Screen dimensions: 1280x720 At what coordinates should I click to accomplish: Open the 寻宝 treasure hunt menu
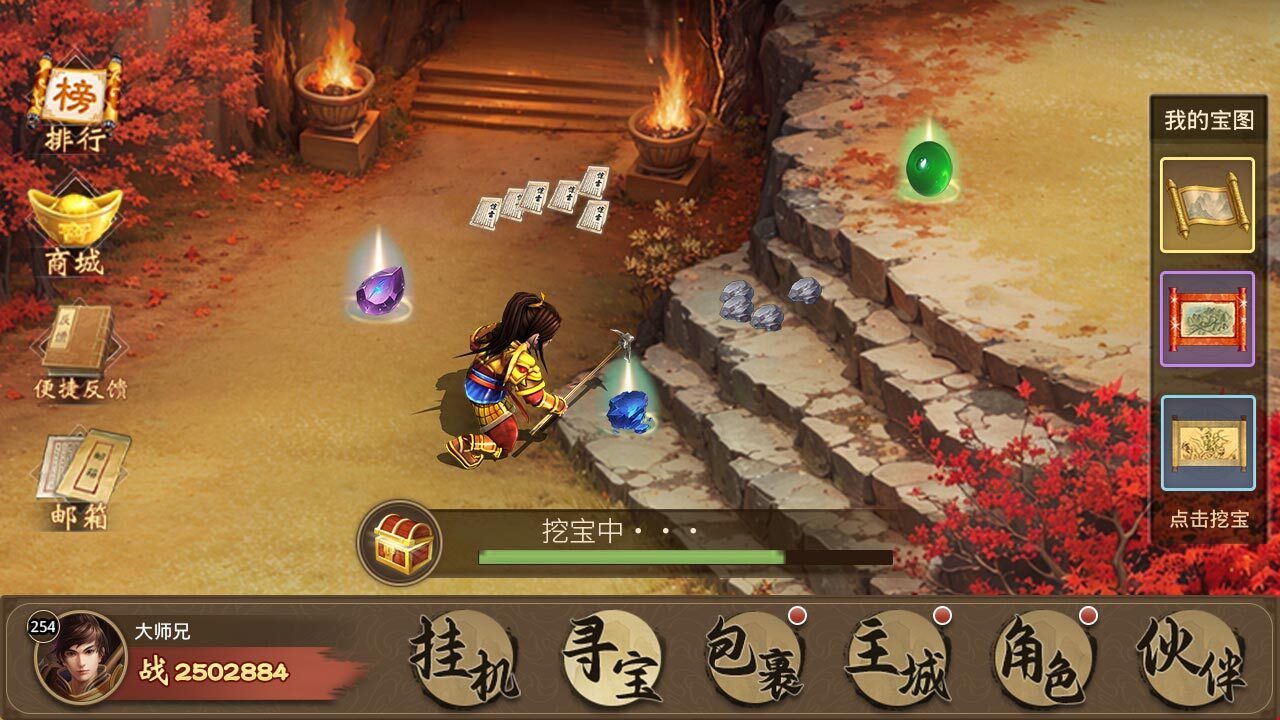tap(611, 655)
